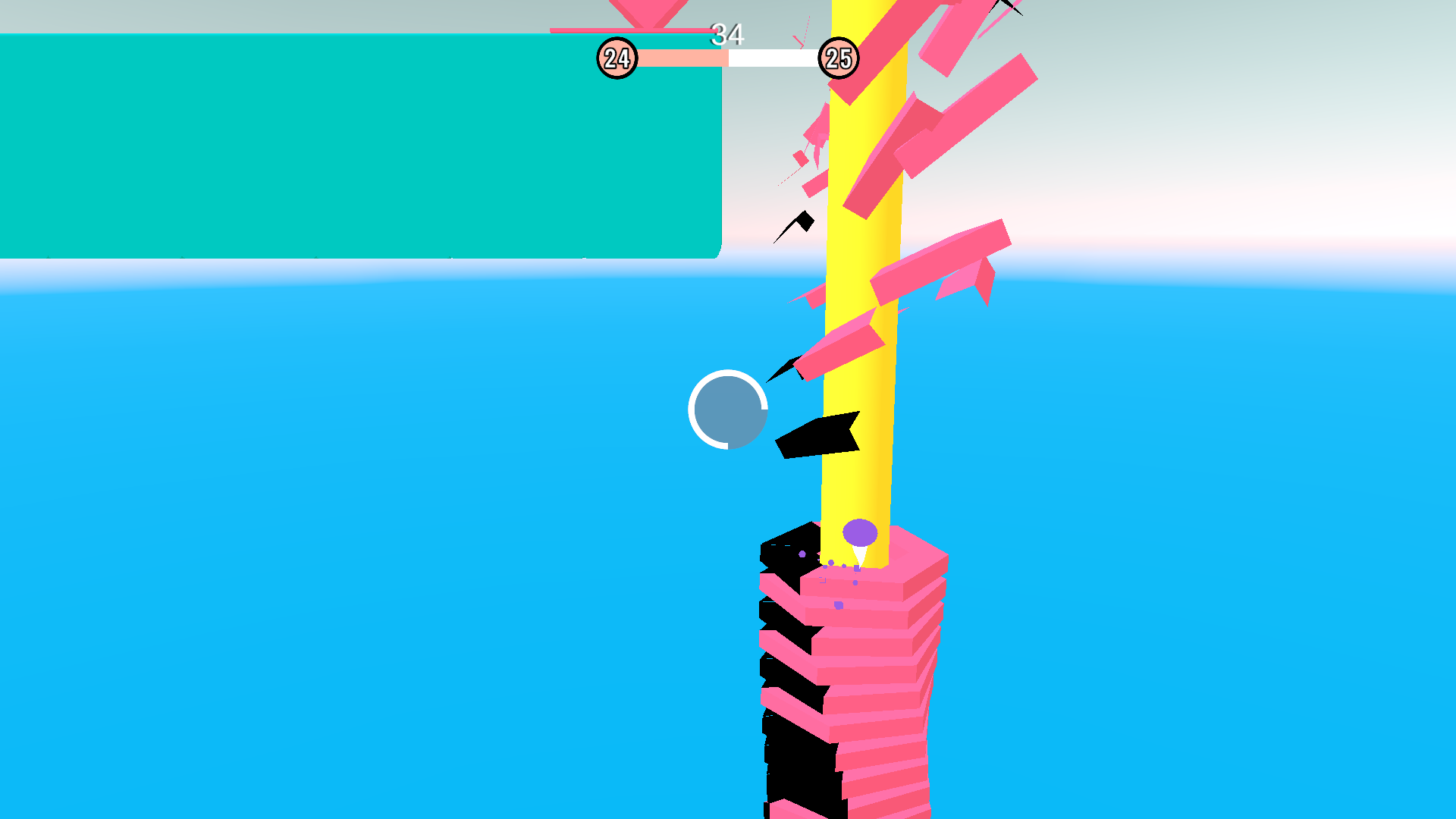The height and width of the screenshot is (819, 1456).
Task: Select the purple bouncing ball
Action: click(858, 534)
